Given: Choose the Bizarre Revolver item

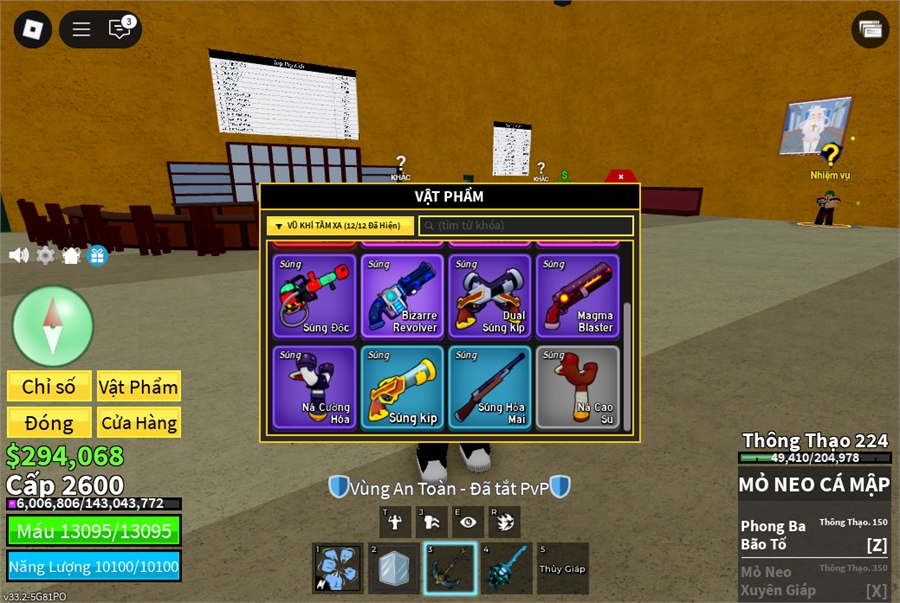Looking at the screenshot, I should (402, 296).
